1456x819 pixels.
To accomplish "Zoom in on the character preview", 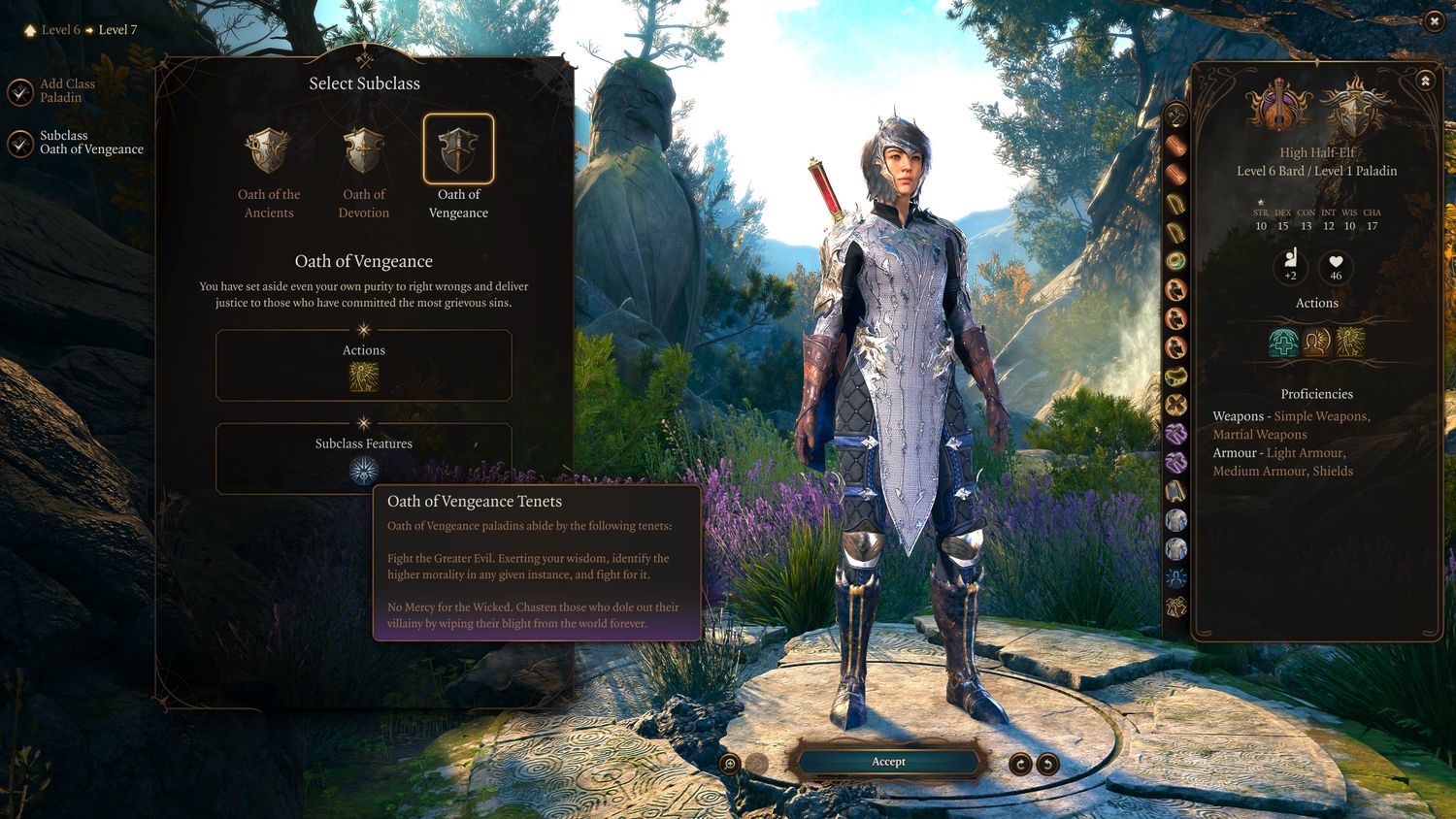I will (730, 764).
